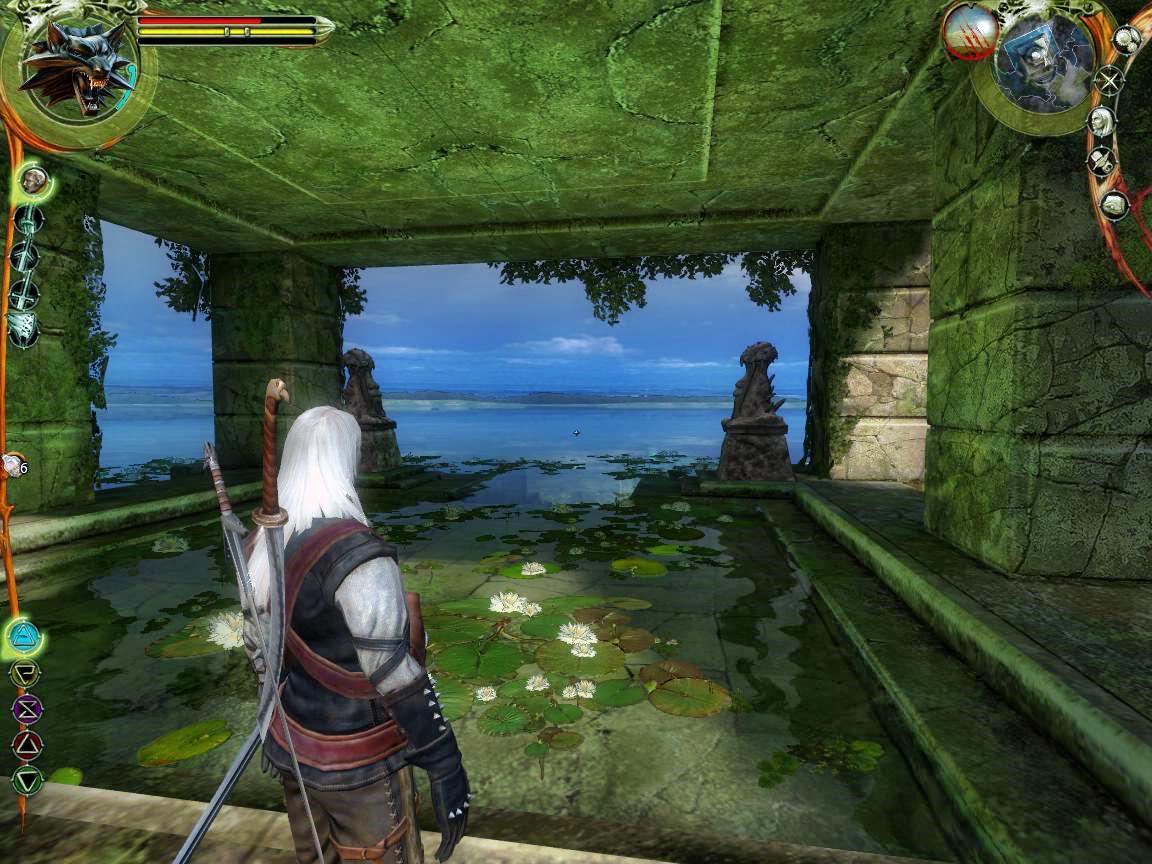Click the crossed X icon below the gears
Image resolution: width=1152 pixels, height=864 pixels.
[1108, 80]
